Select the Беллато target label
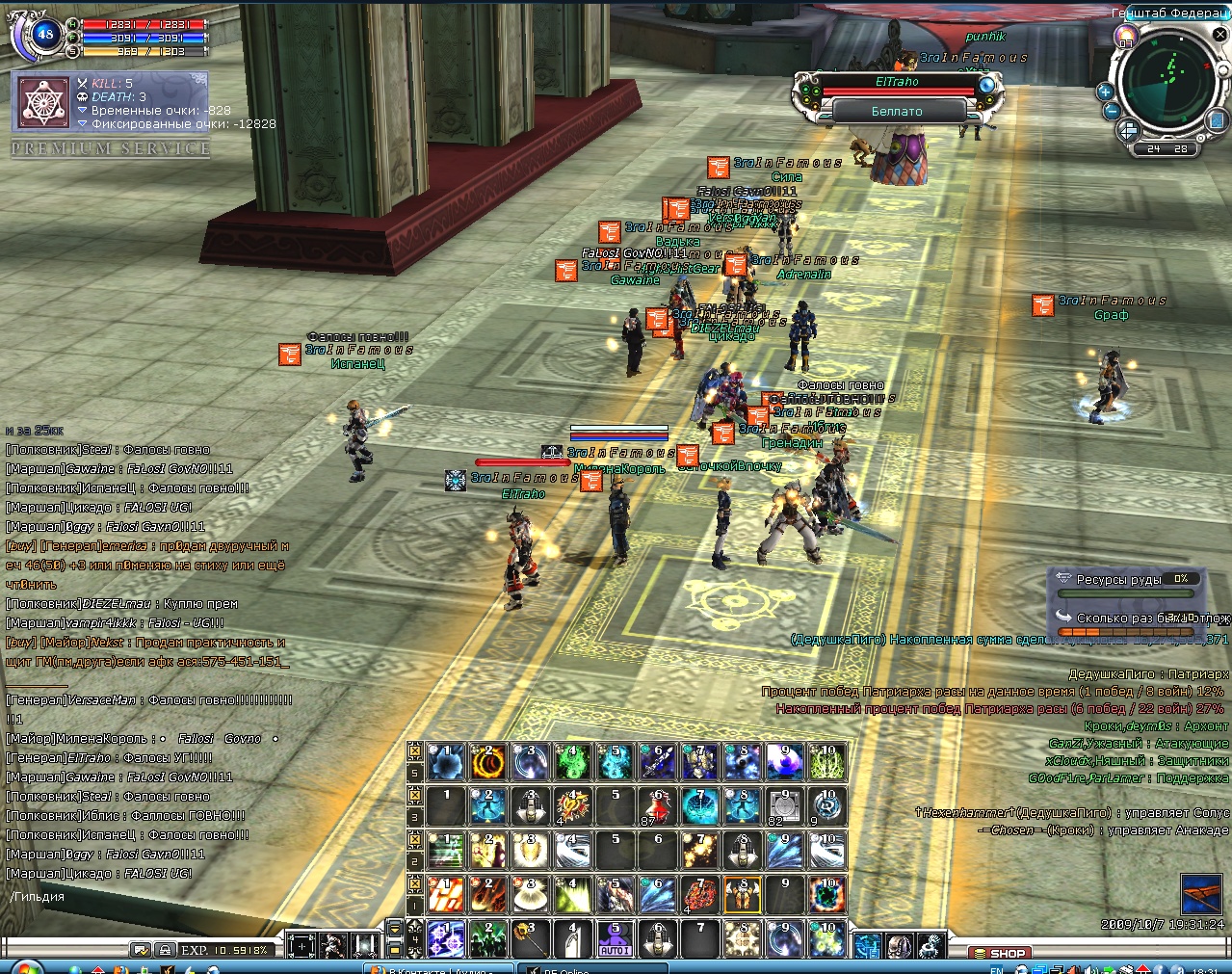 897,112
